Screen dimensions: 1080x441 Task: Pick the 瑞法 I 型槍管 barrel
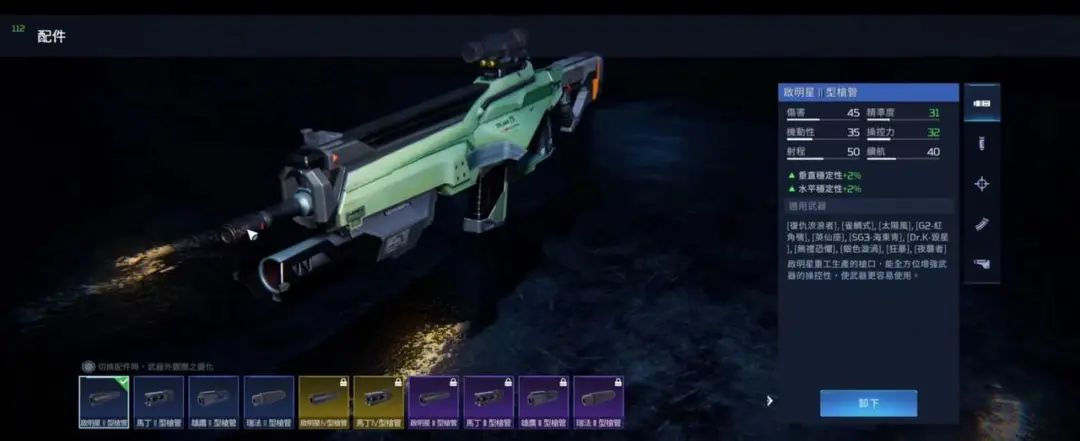(269, 401)
